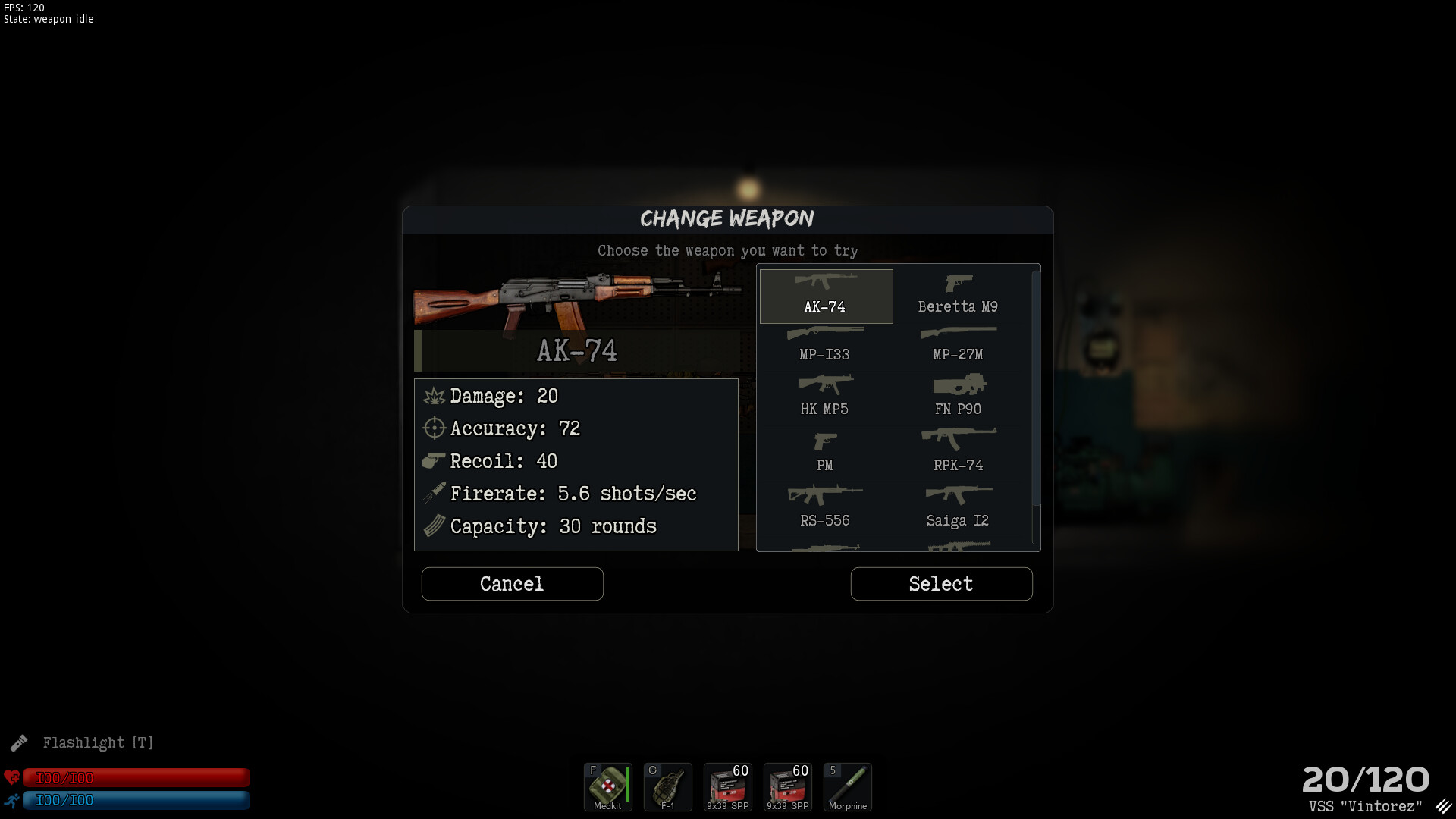Pick the FN P90 entry
The height and width of the screenshot is (819, 1456).
[x=958, y=397]
